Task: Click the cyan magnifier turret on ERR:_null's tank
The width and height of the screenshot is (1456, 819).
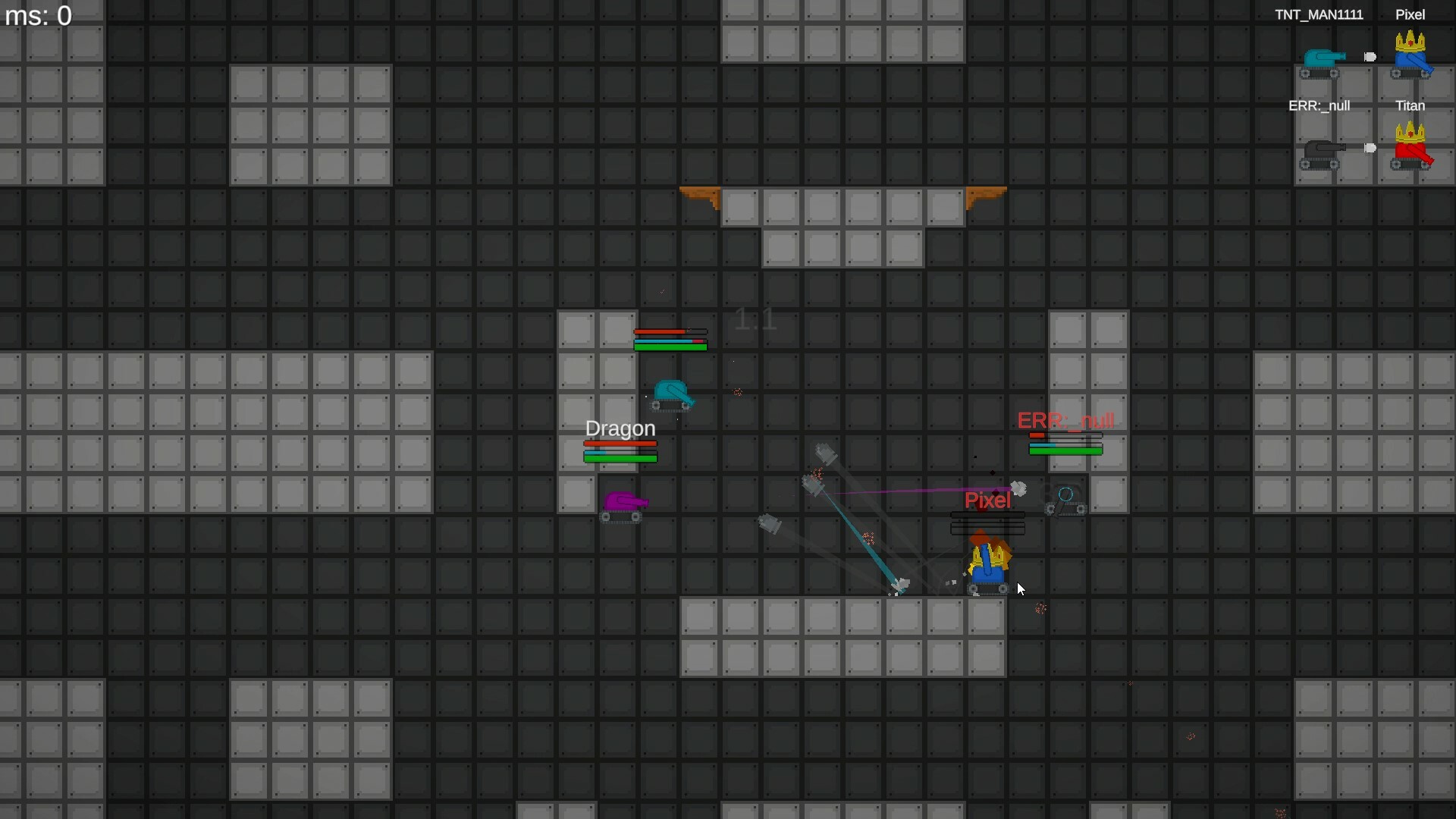Action: click(1066, 496)
